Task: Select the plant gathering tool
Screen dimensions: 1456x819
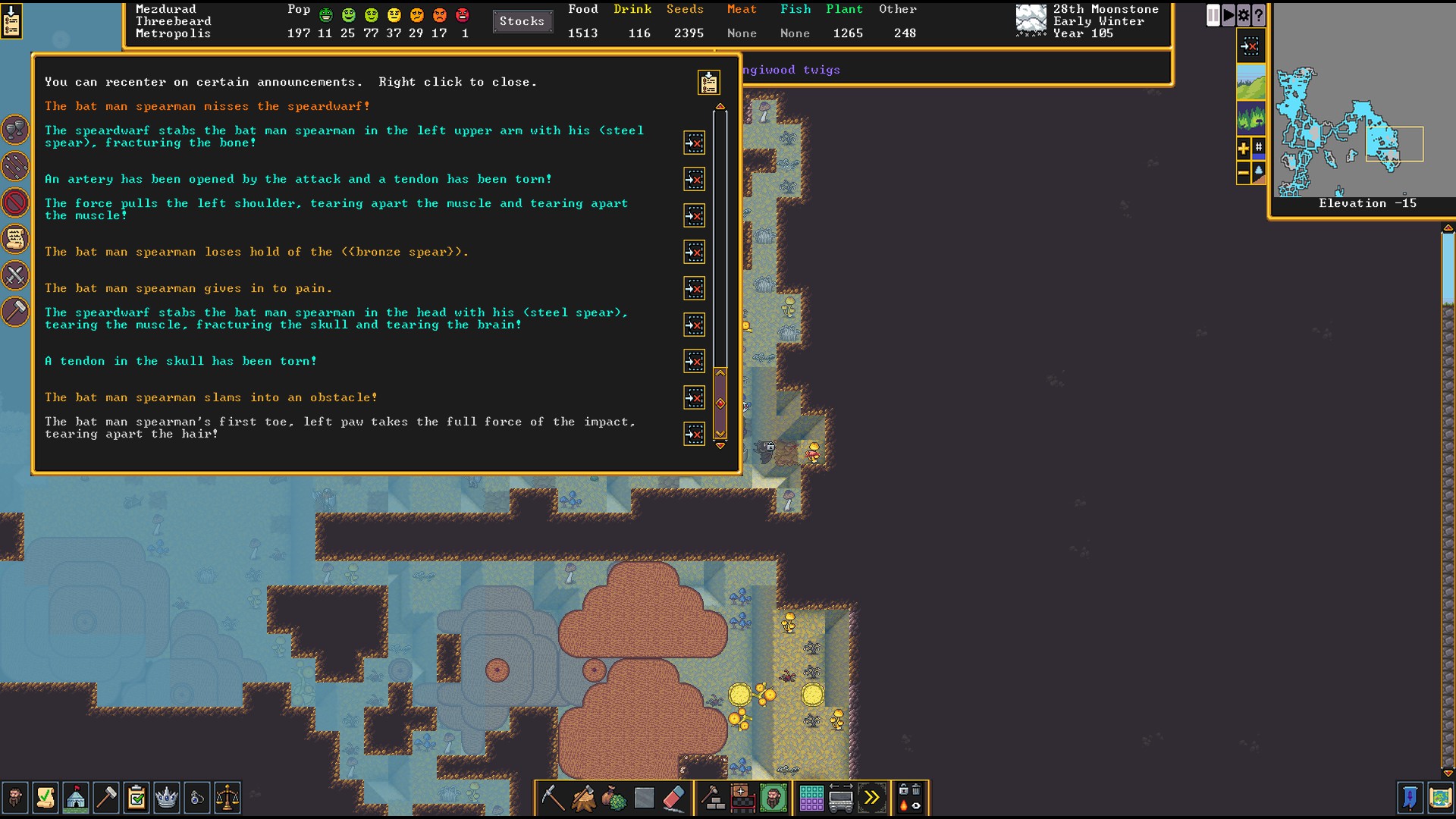Action: coord(613,798)
